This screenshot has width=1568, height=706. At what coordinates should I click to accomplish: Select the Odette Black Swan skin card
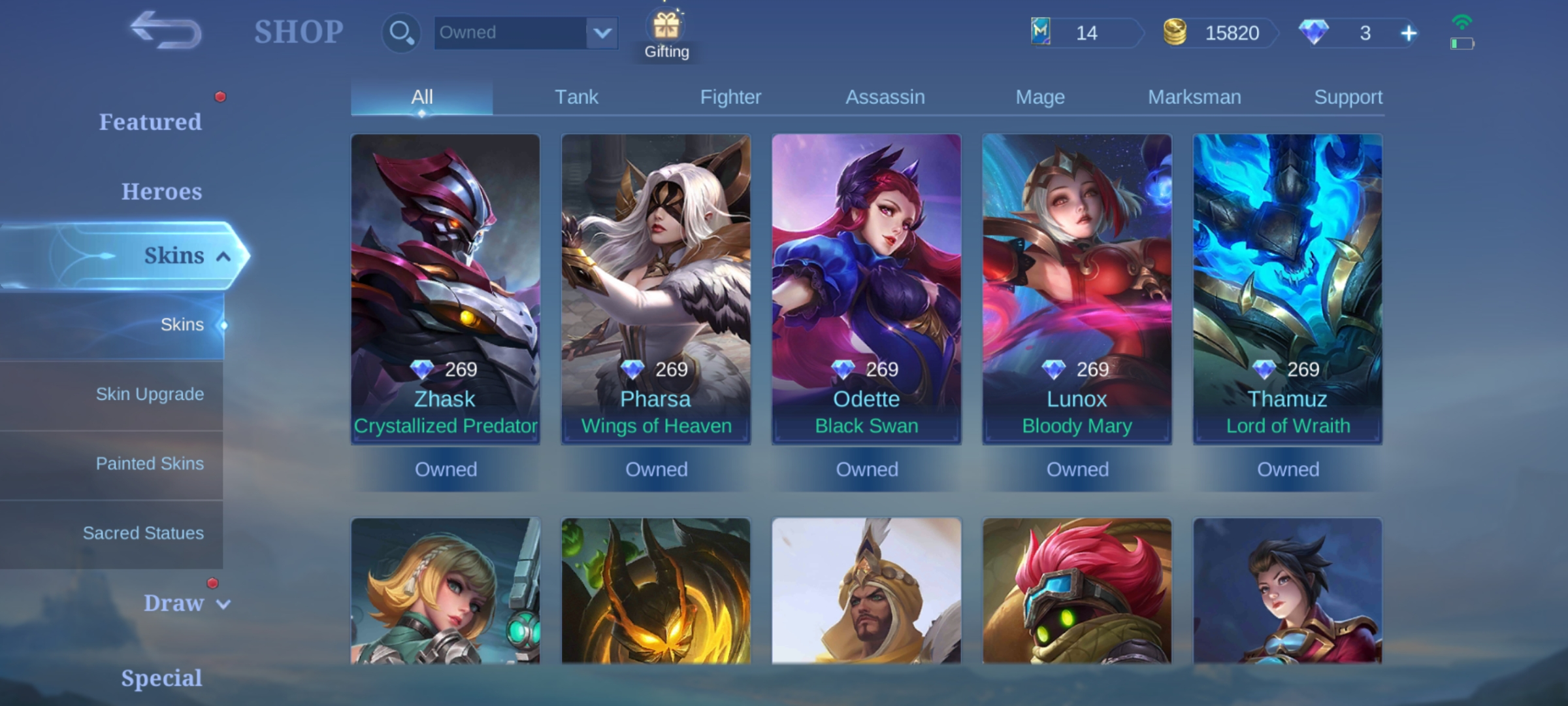coord(866,288)
